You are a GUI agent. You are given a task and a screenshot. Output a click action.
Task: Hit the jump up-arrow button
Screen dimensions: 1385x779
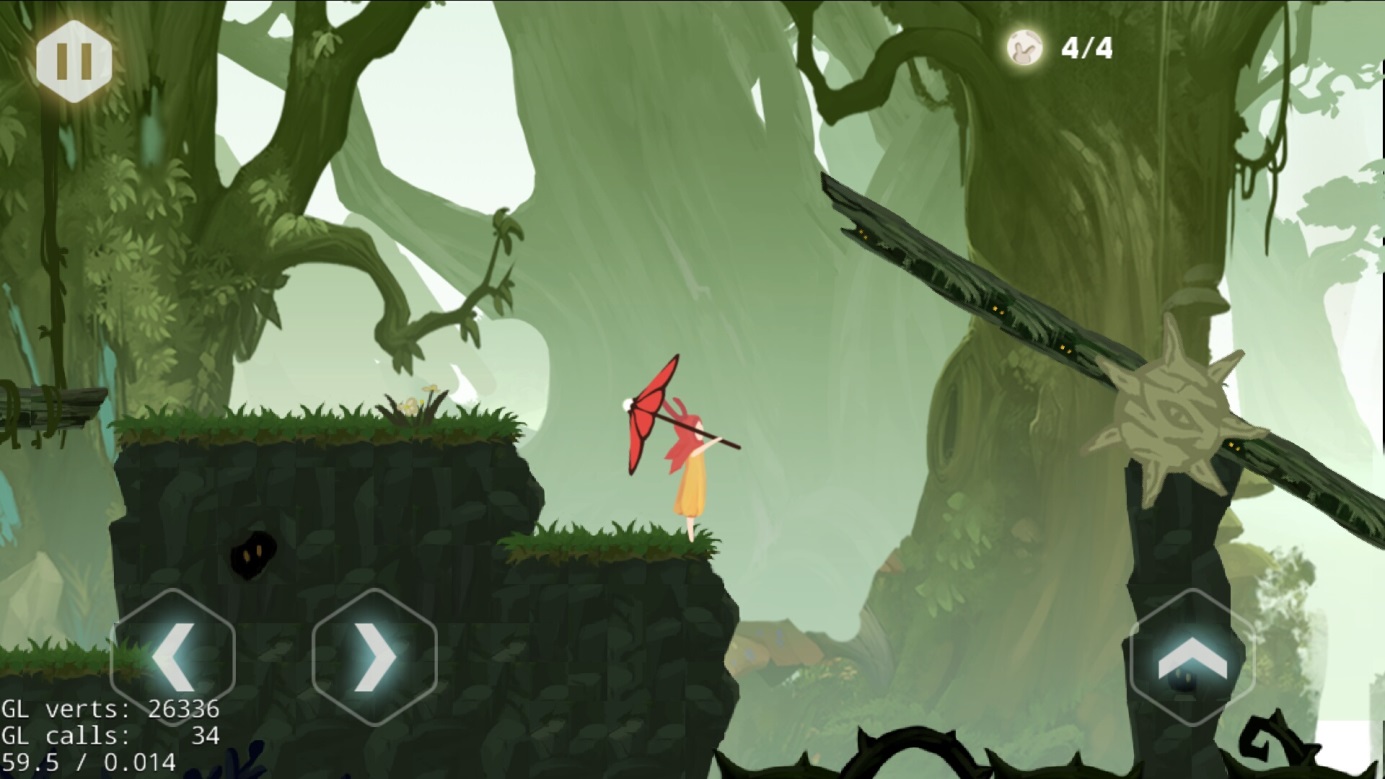[1191, 657]
